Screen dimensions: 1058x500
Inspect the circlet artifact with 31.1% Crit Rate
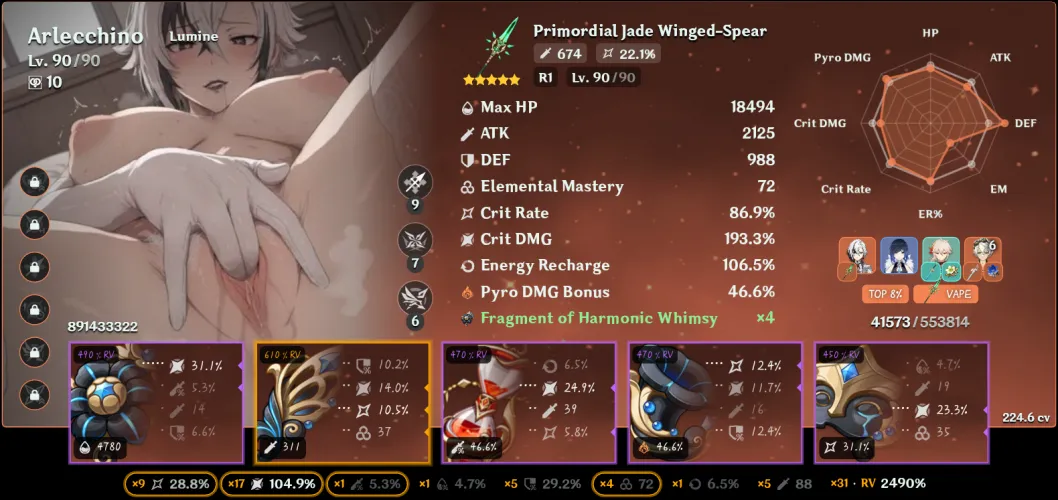[x=848, y=401]
